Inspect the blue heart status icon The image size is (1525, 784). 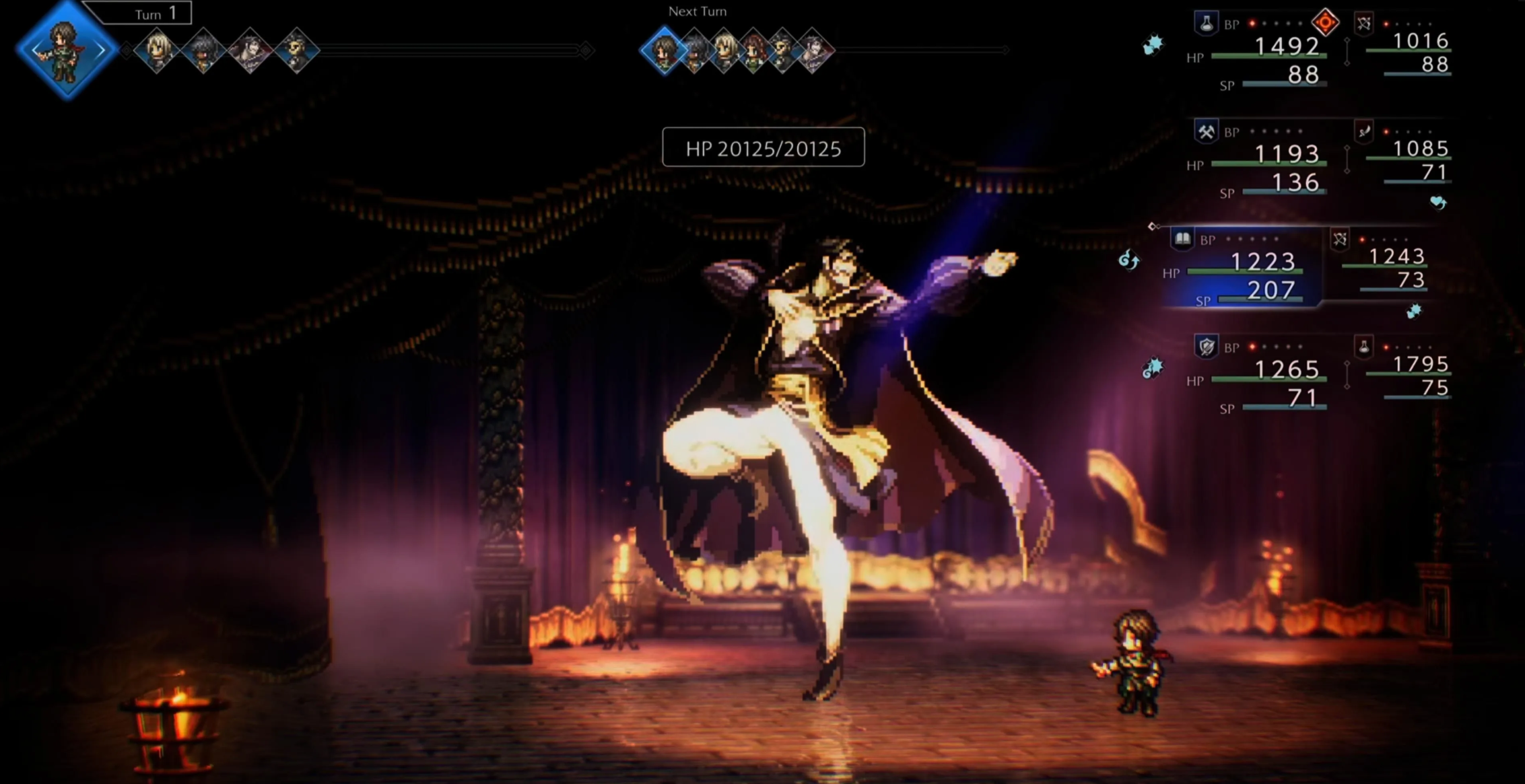tap(1437, 202)
